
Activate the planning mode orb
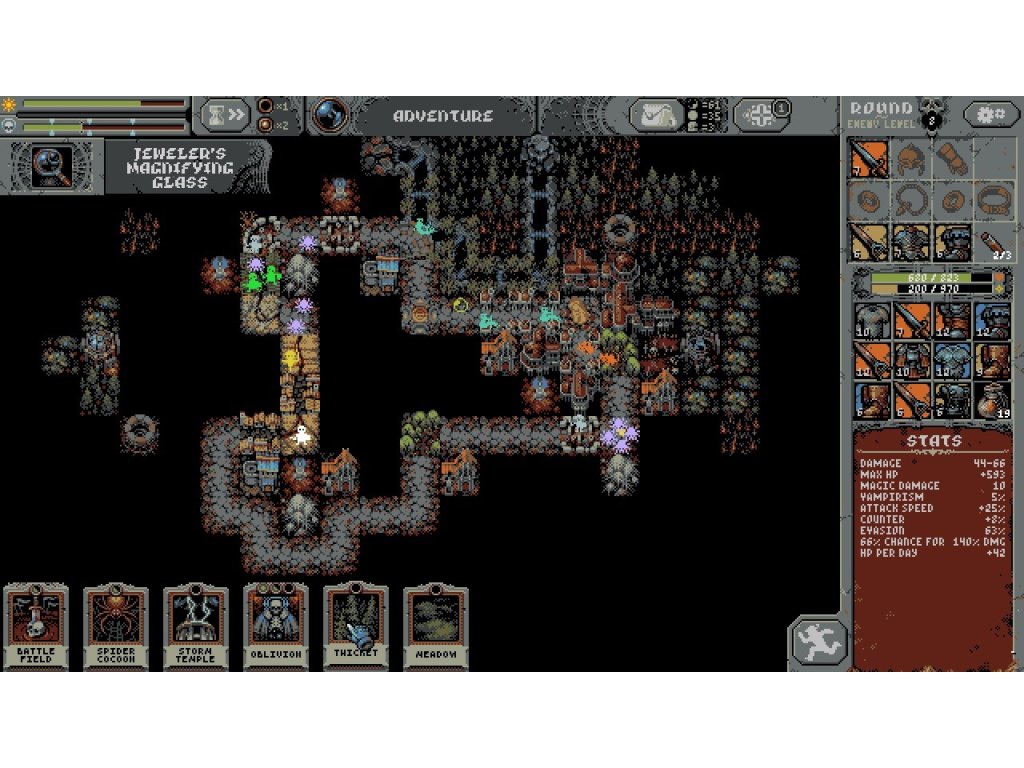point(330,115)
